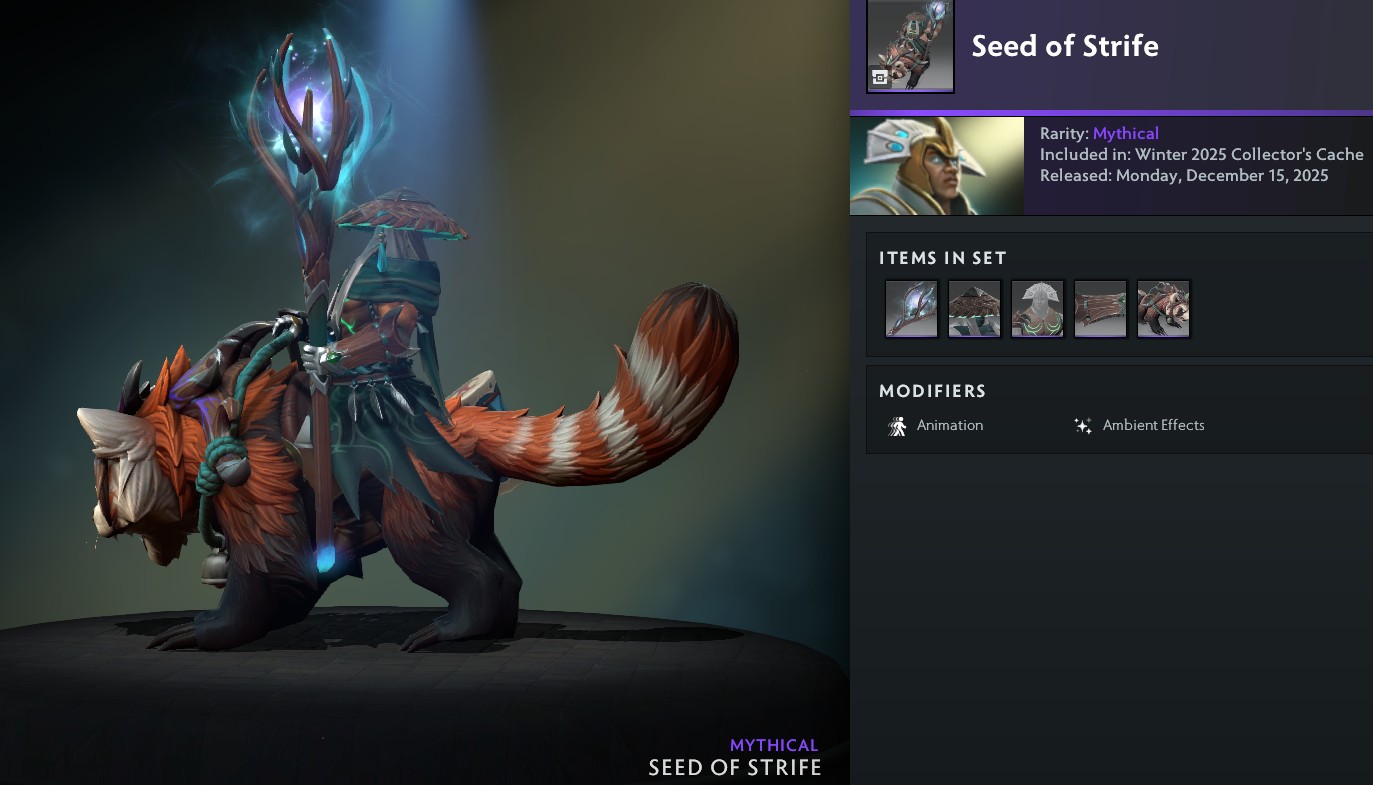1373x785 pixels.
Task: Show the Animation modifier
Action: (935, 426)
